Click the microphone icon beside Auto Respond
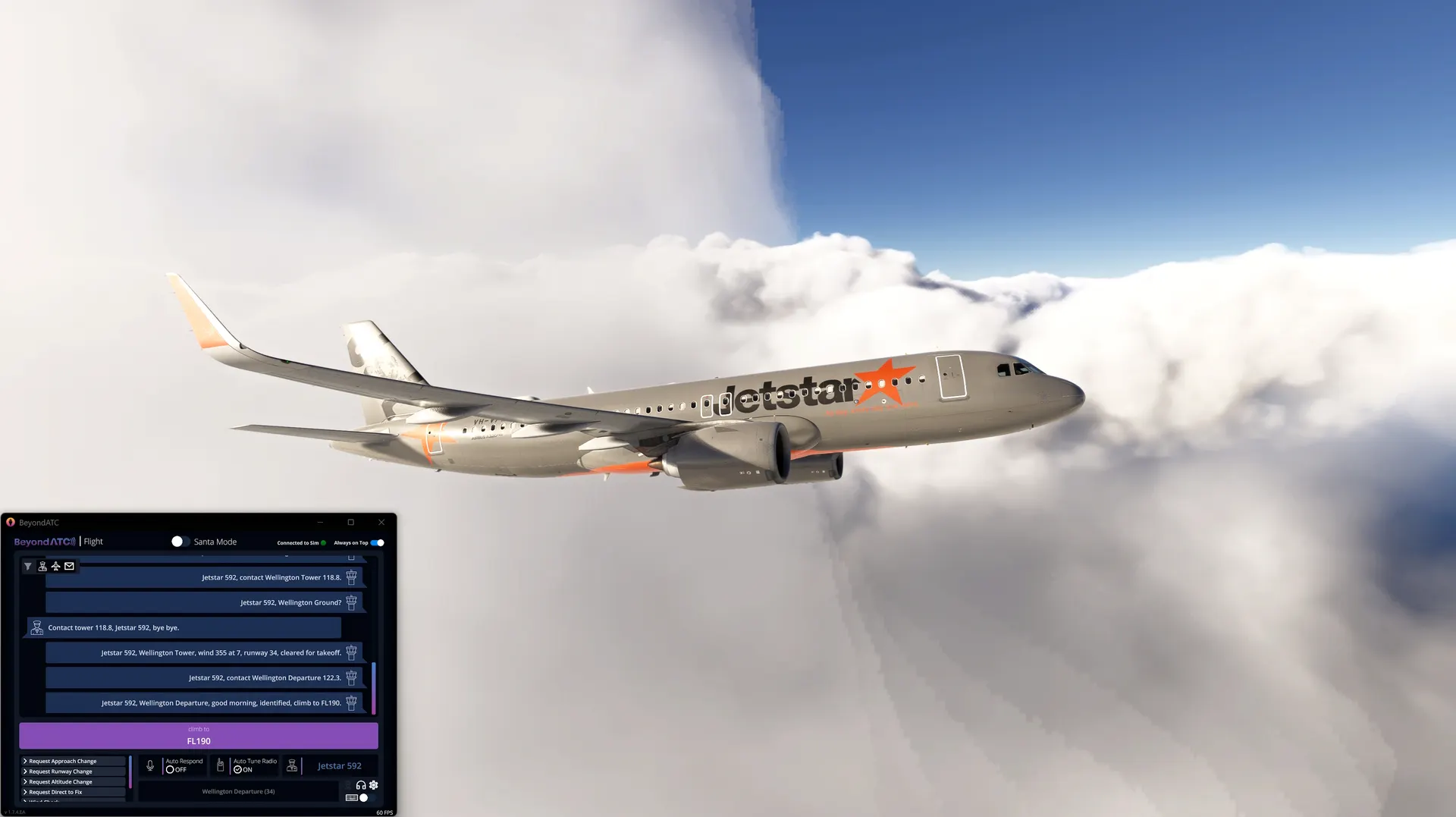 click(x=150, y=766)
